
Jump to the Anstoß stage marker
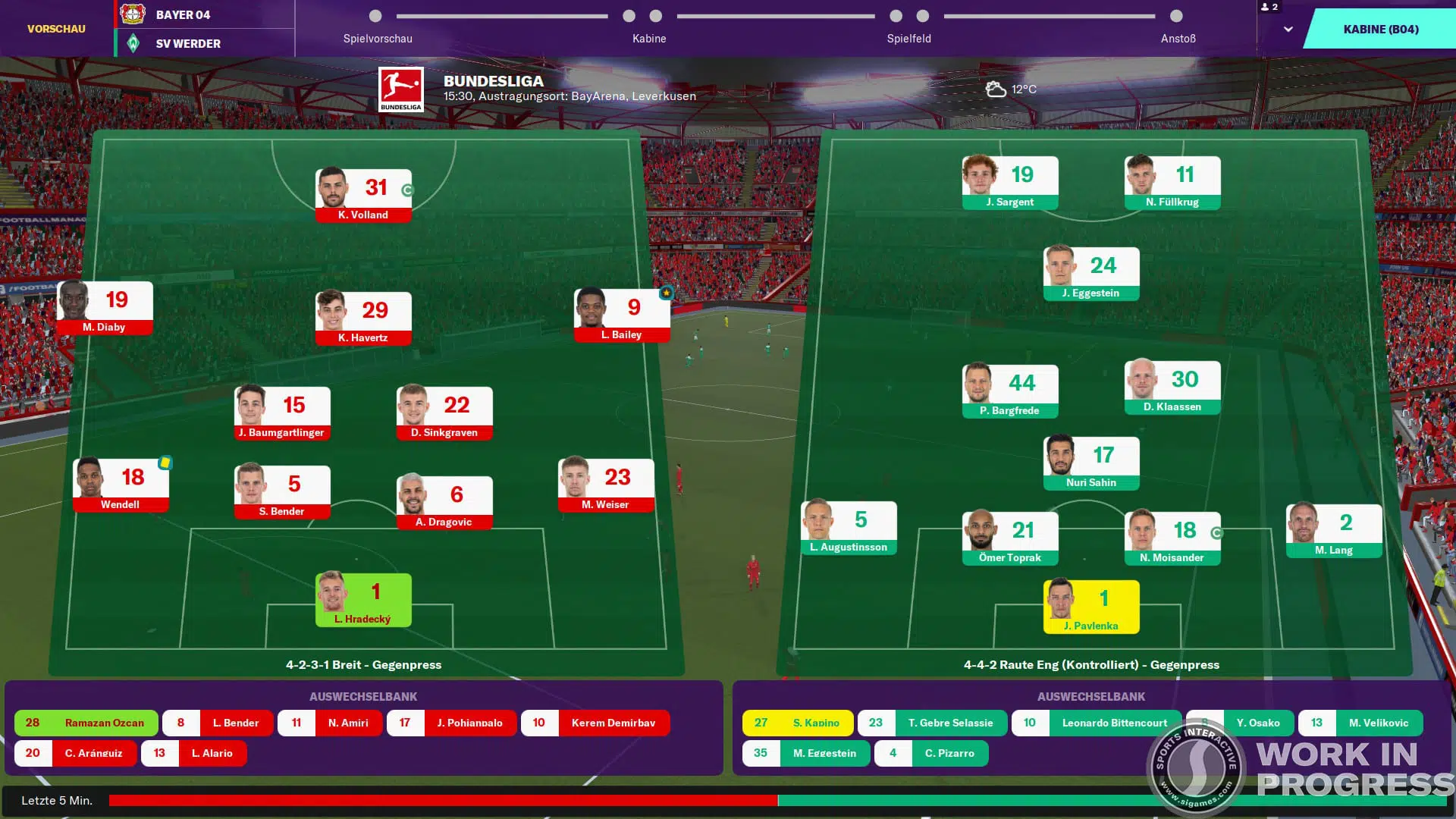point(1176,16)
